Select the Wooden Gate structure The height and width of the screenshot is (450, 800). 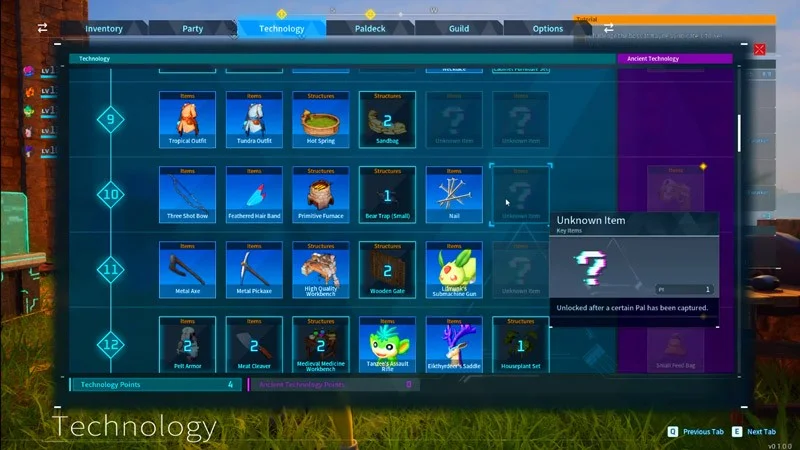387,269
